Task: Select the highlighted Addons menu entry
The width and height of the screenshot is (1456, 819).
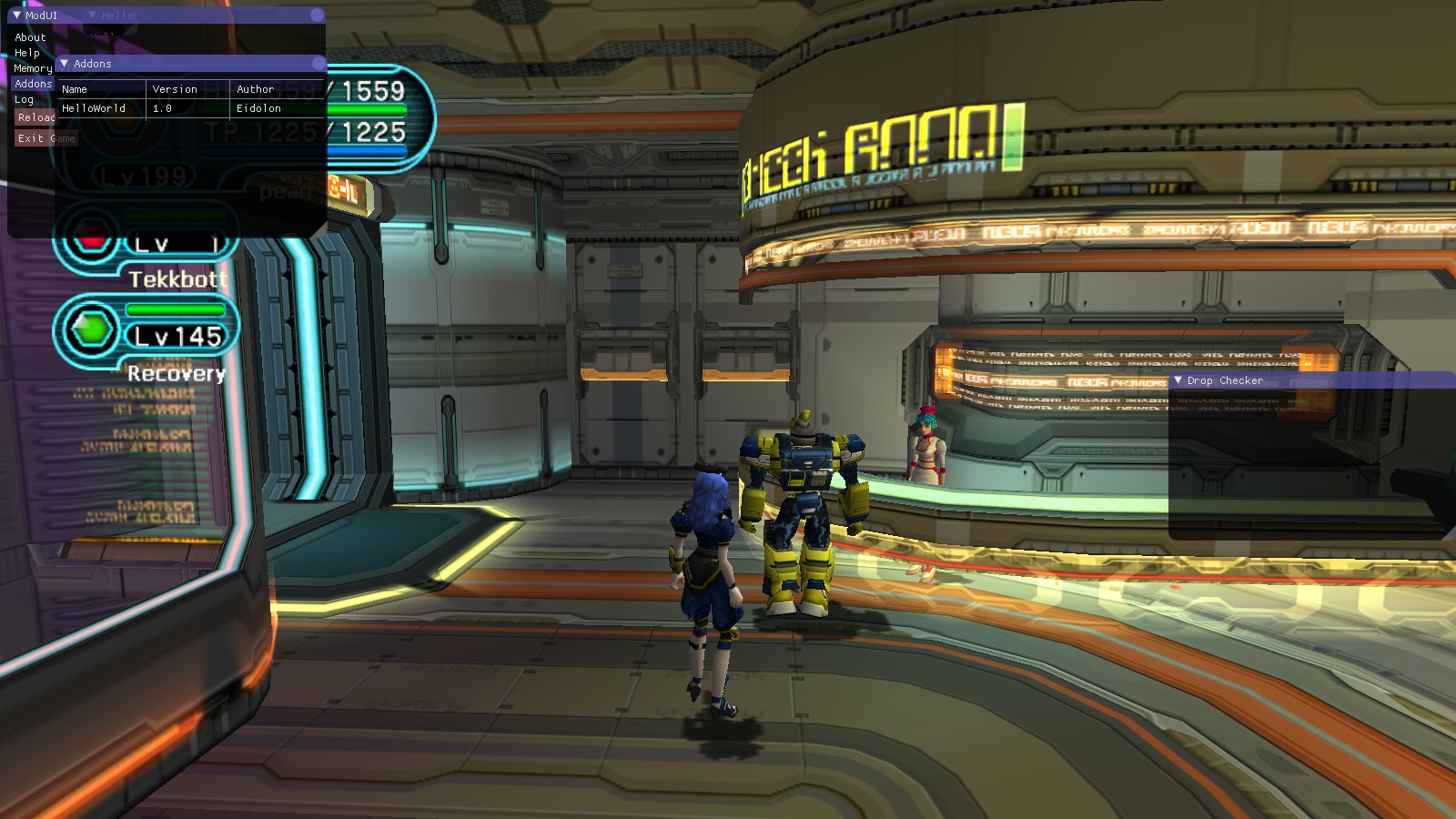Action: (x=33, y=84)
